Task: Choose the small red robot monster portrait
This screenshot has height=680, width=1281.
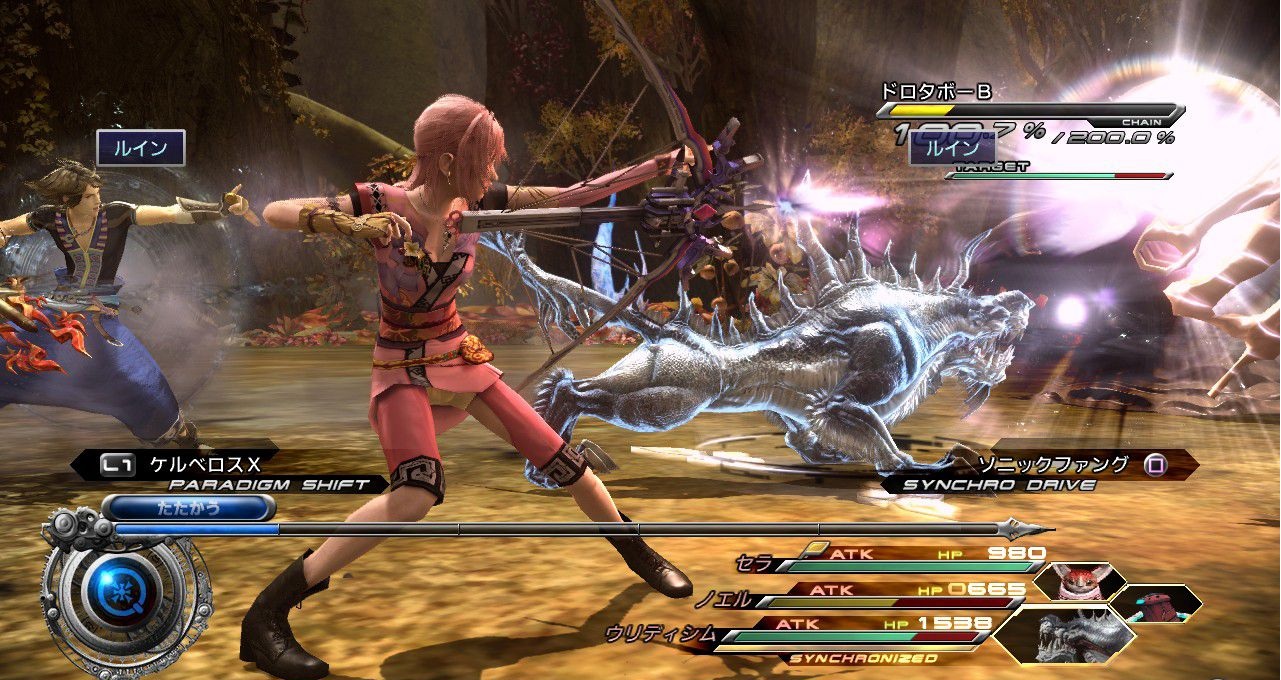Action: (1156, 603)
